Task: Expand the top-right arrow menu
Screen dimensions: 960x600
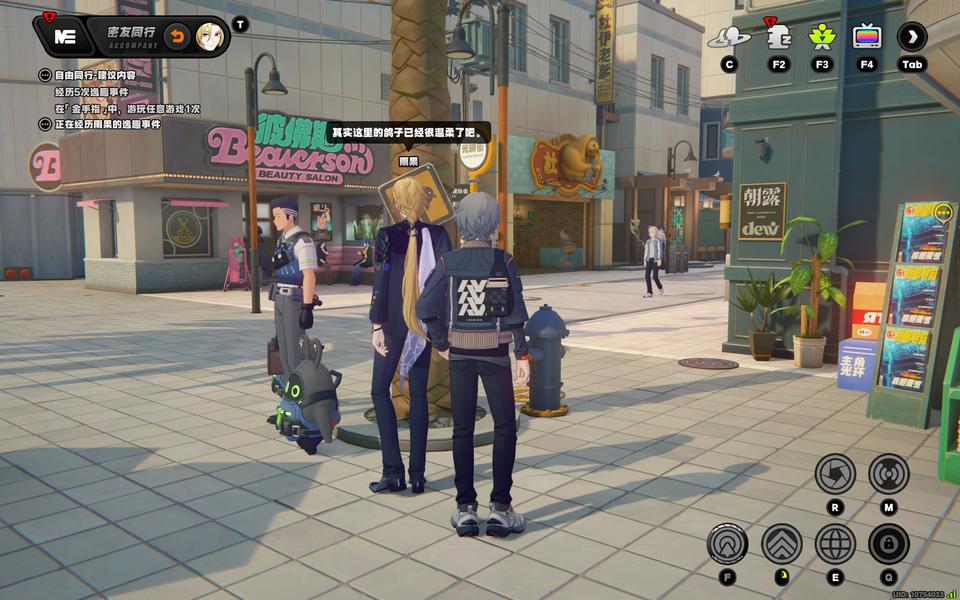Action: (x=911, y=38)
